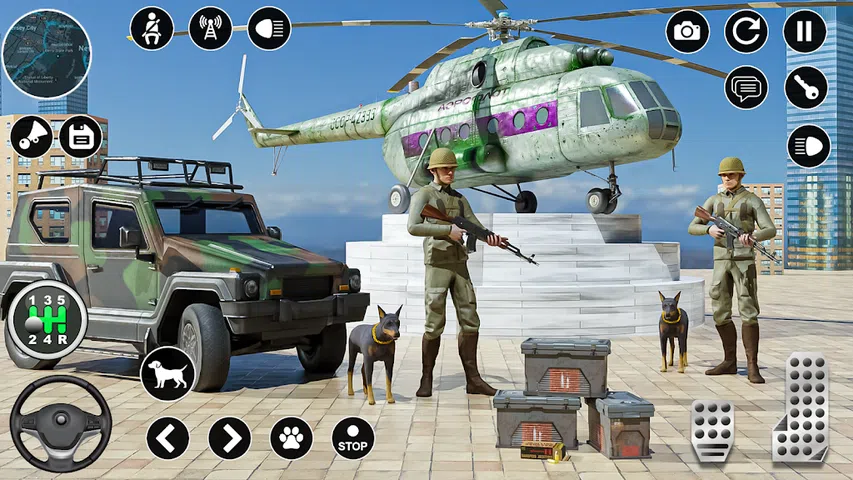Open the chat bubbles button

pos(746,88)
